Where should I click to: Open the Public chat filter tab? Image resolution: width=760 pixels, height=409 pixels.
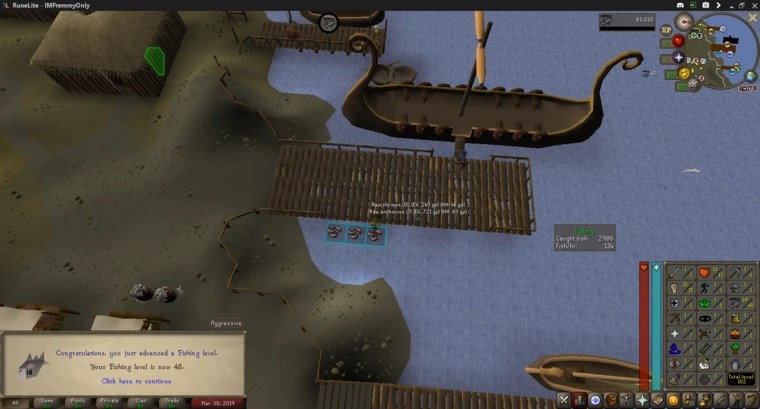[x=77, y=402]
